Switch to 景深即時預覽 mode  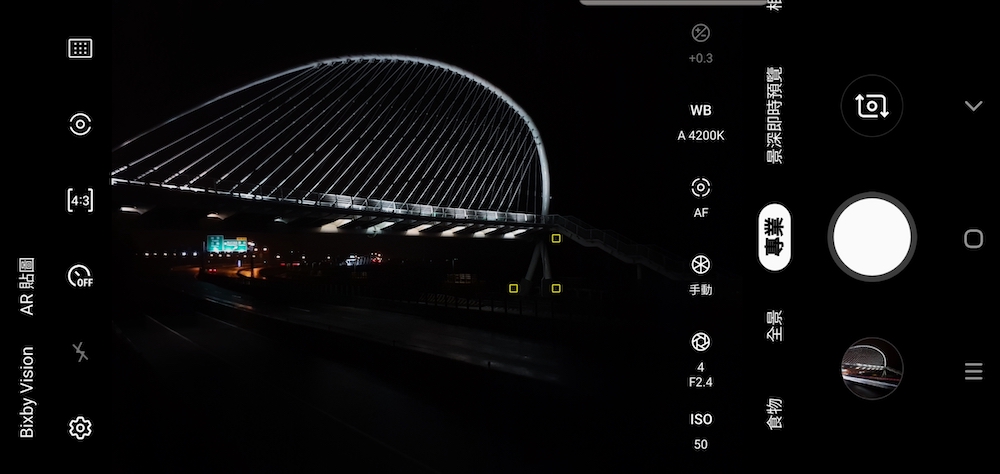coord(774,115)
